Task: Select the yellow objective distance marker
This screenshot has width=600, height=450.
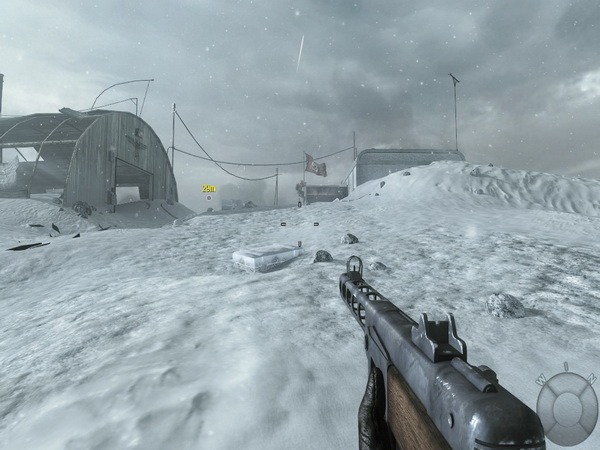Action: point(208,188)
